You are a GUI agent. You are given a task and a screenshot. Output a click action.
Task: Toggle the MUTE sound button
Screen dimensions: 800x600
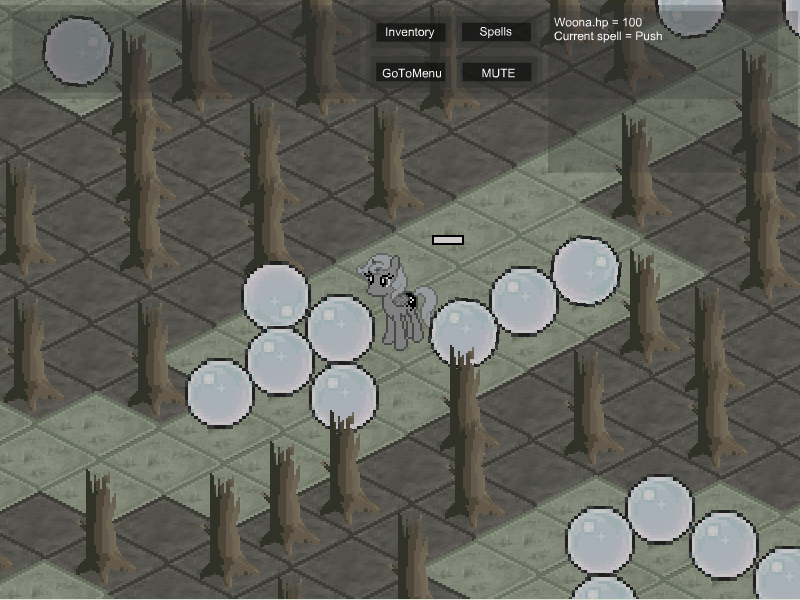pyautogui.click(x=497, y=73)
